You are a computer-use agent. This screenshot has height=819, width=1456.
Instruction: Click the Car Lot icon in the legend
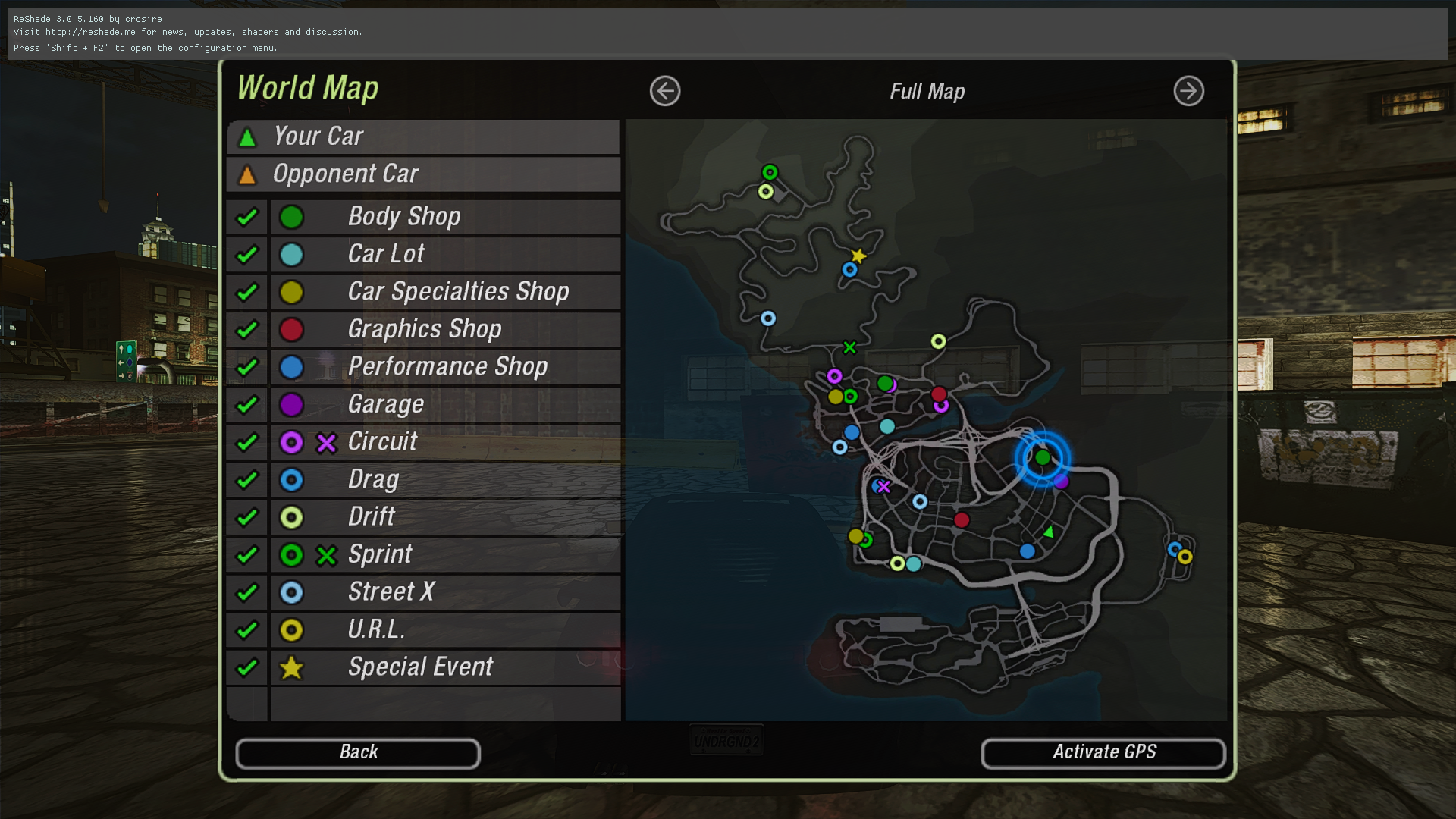292,254
